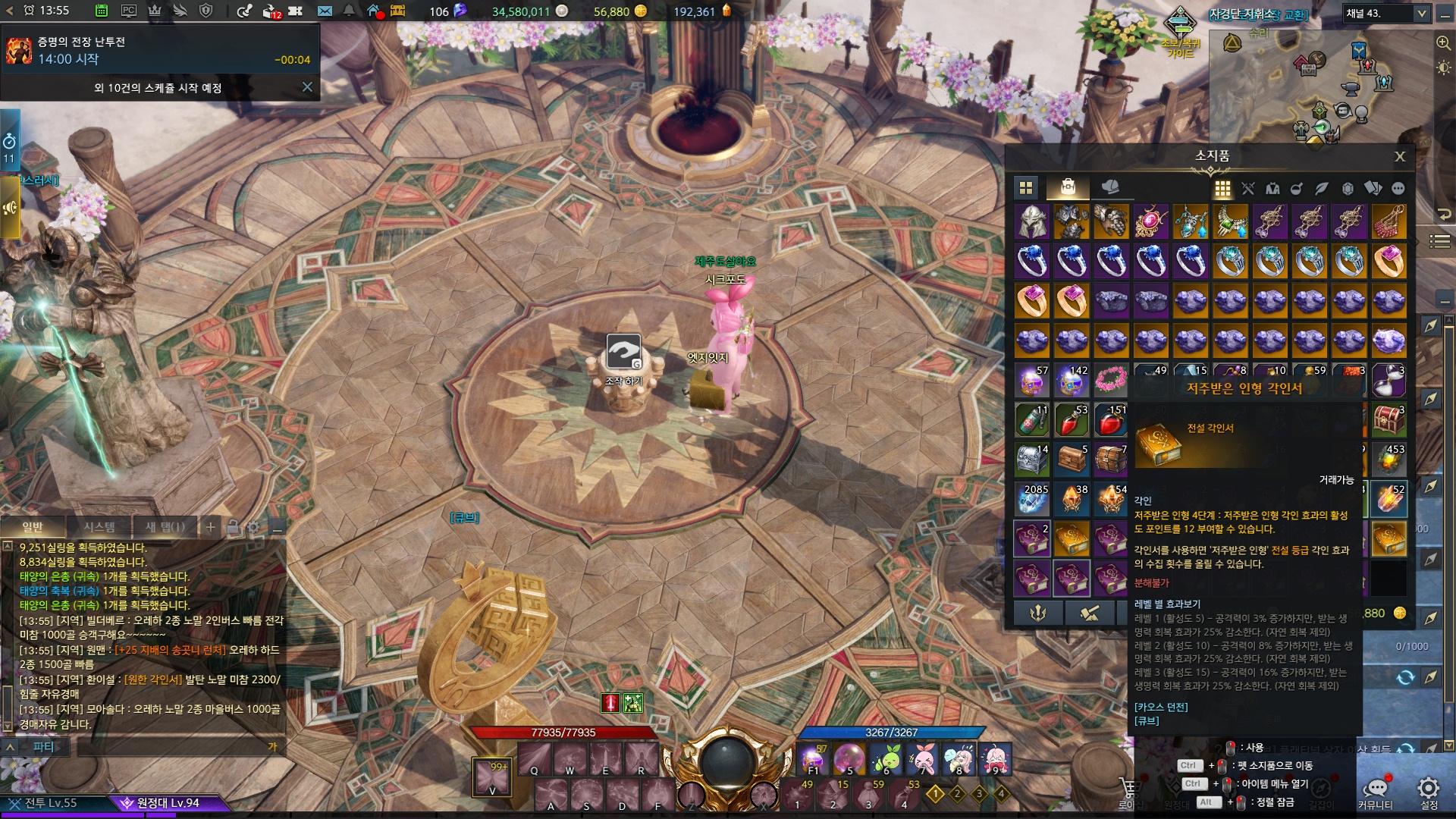This screenshot has height=819, width=1456.
Task: Change the 파티 chat channel selector
Action: click(43, 747)
